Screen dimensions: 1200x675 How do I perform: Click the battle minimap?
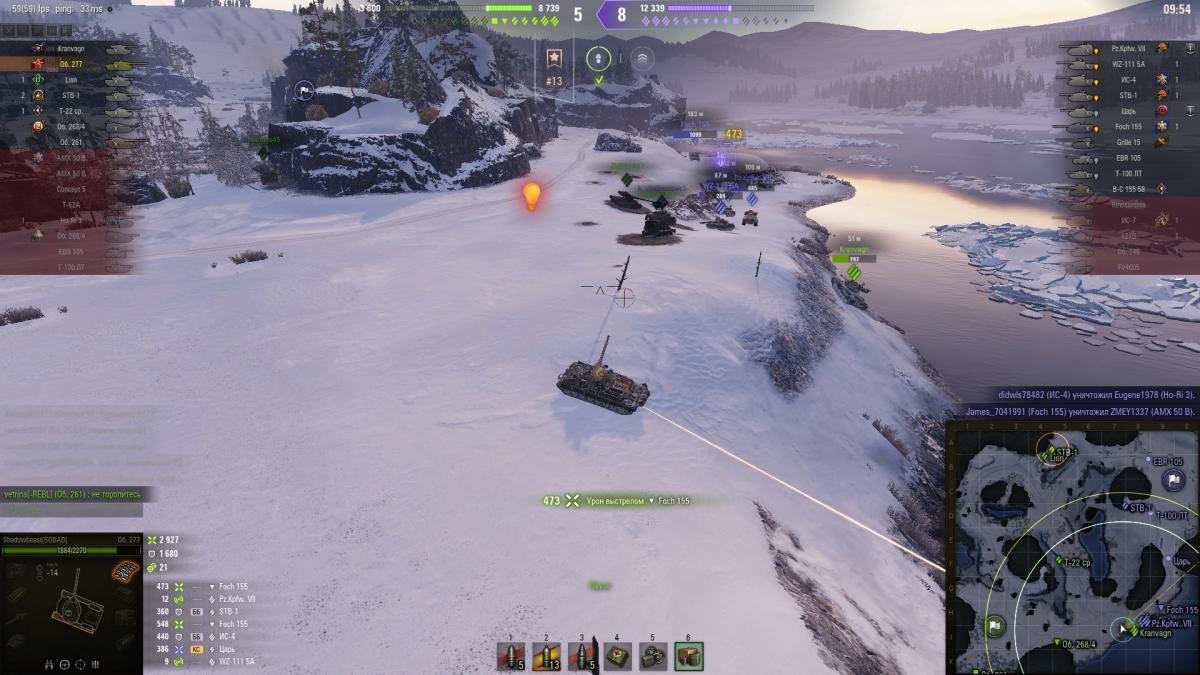point(1071,547)
